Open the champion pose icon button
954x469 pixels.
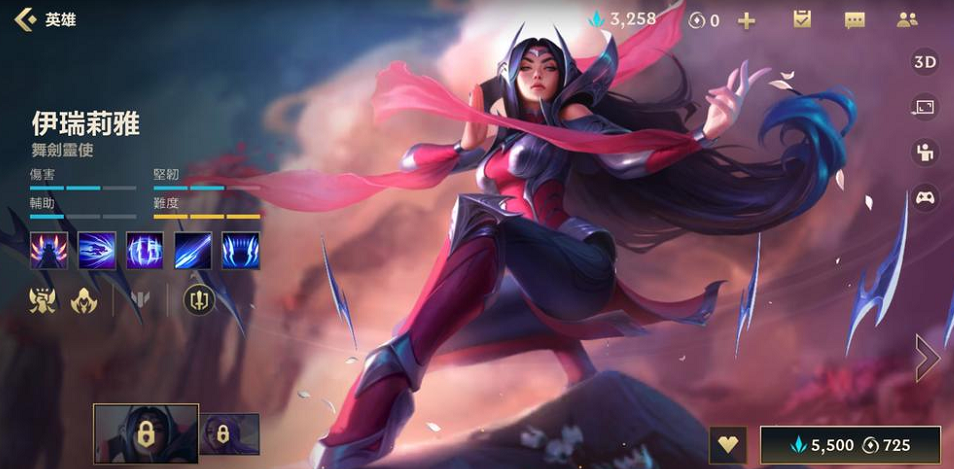924,152
